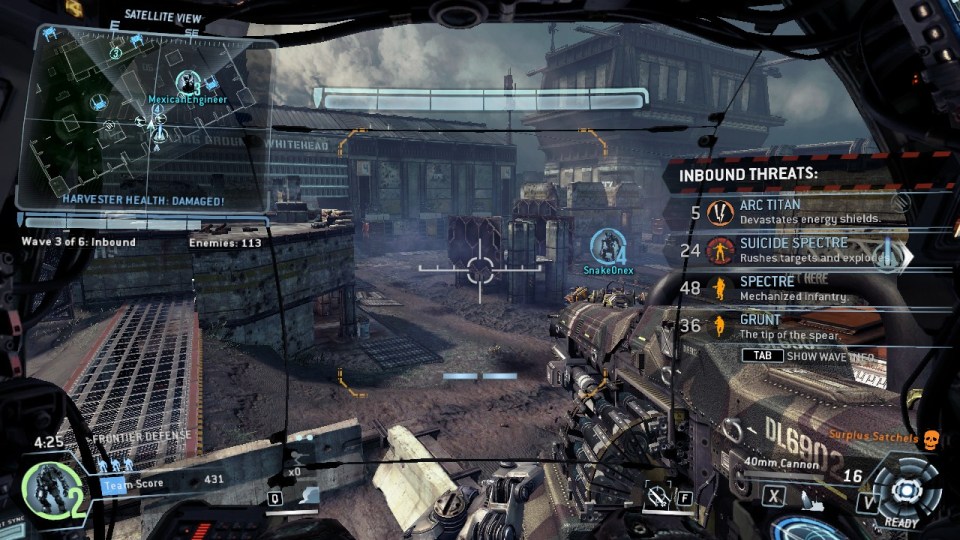The image size is (960, 540).
Task: Click the Satellite View minimap
Action: tap(150, 120)
